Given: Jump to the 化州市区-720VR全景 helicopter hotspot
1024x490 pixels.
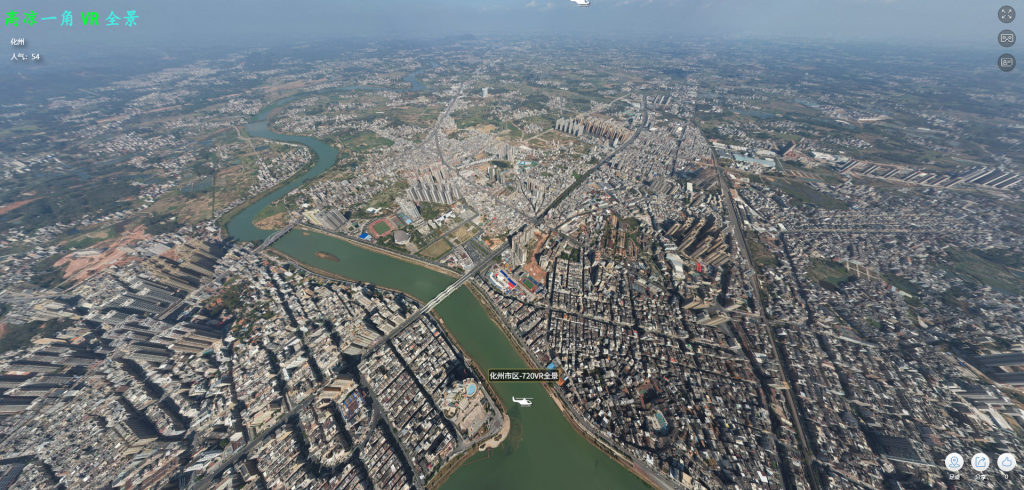Looking at the screenshot, I should (522, 401).
